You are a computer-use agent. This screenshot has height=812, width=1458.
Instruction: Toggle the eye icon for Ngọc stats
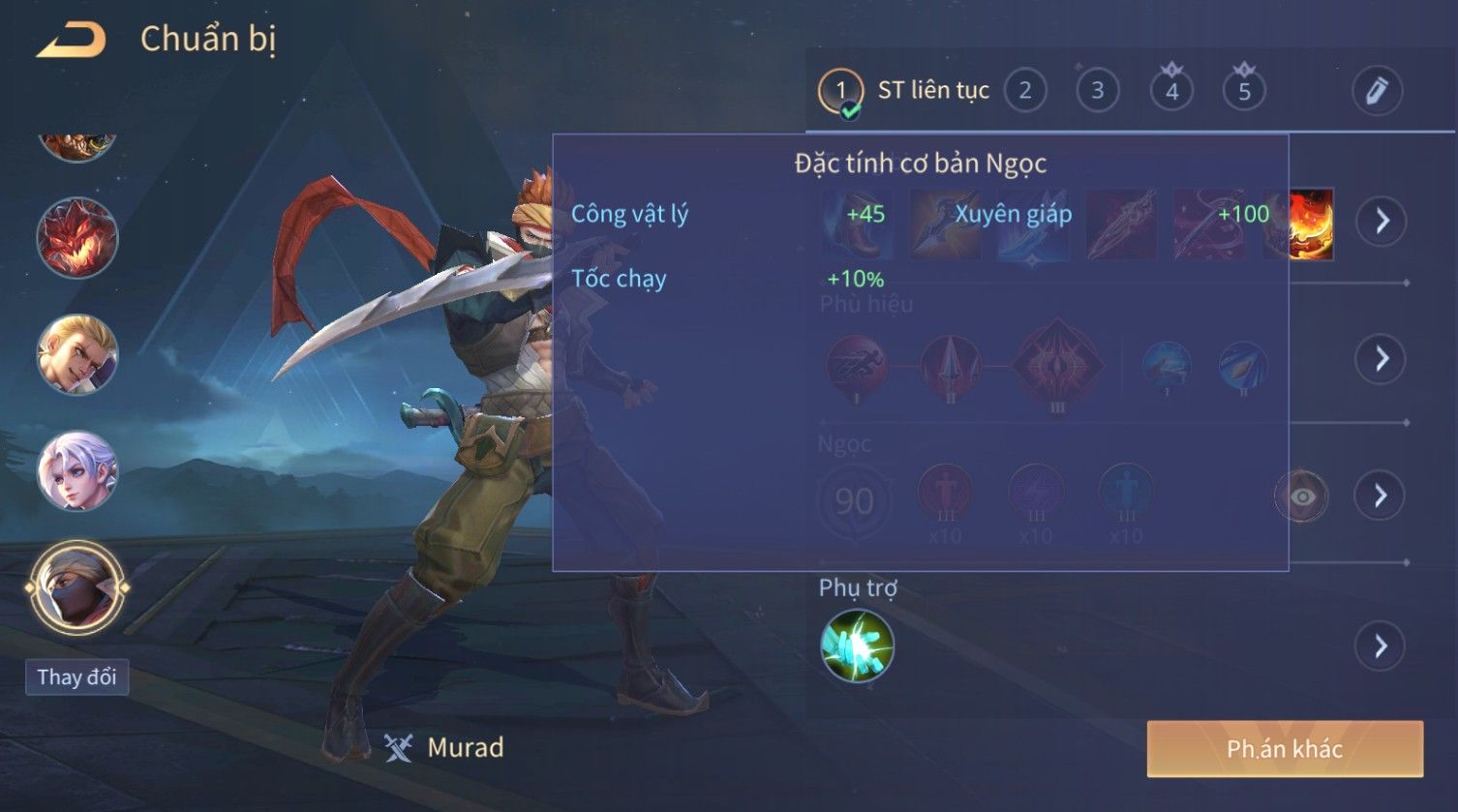[x=1302, y=496]
